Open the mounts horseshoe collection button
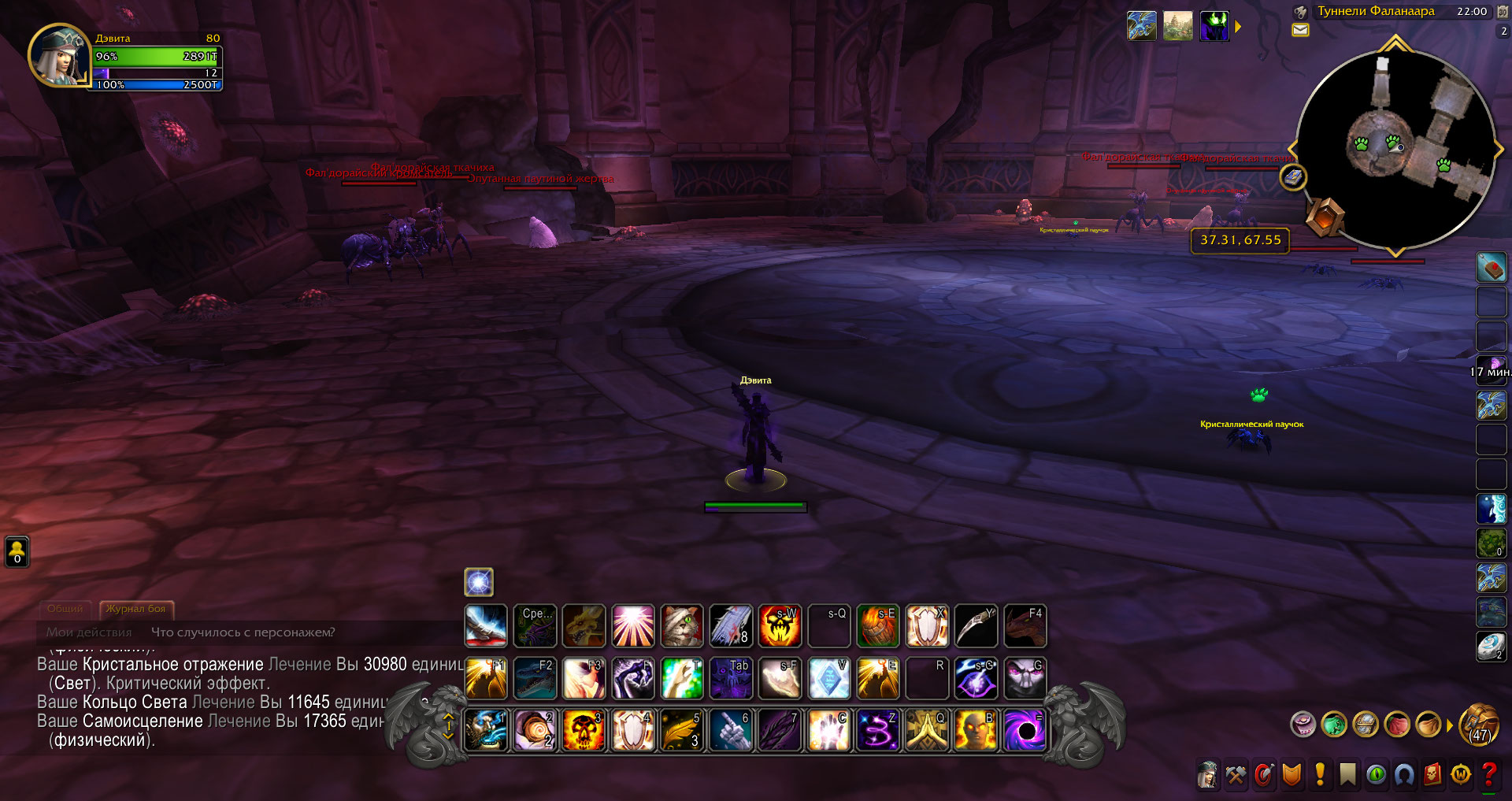The image size is (1512, 801). tap(1404, 776)
